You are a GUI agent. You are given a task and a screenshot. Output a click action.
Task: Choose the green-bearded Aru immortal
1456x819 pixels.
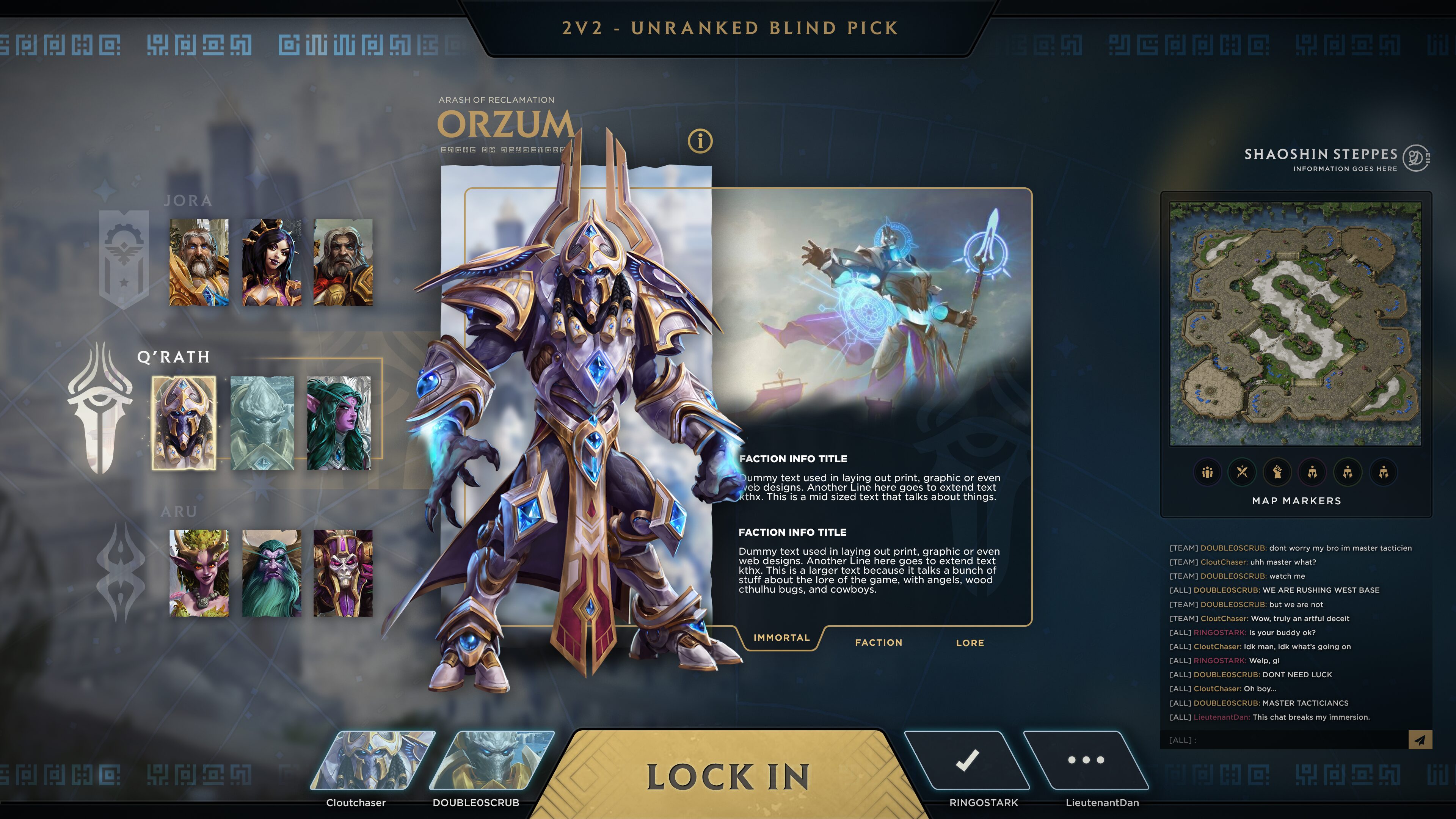tap(271, 573)
